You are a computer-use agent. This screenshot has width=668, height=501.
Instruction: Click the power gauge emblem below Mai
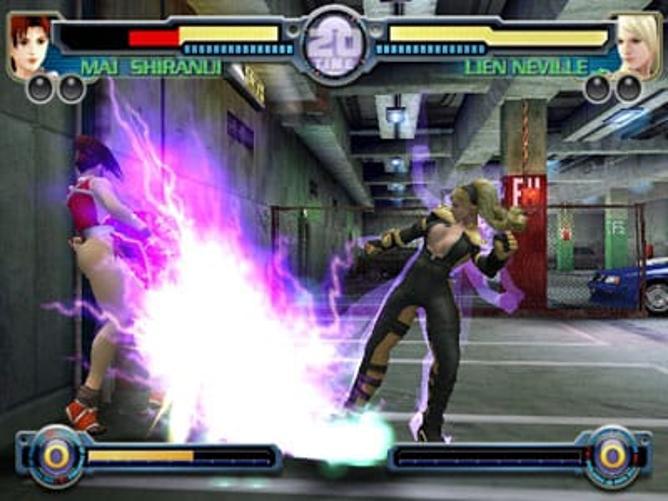[56, 456]
